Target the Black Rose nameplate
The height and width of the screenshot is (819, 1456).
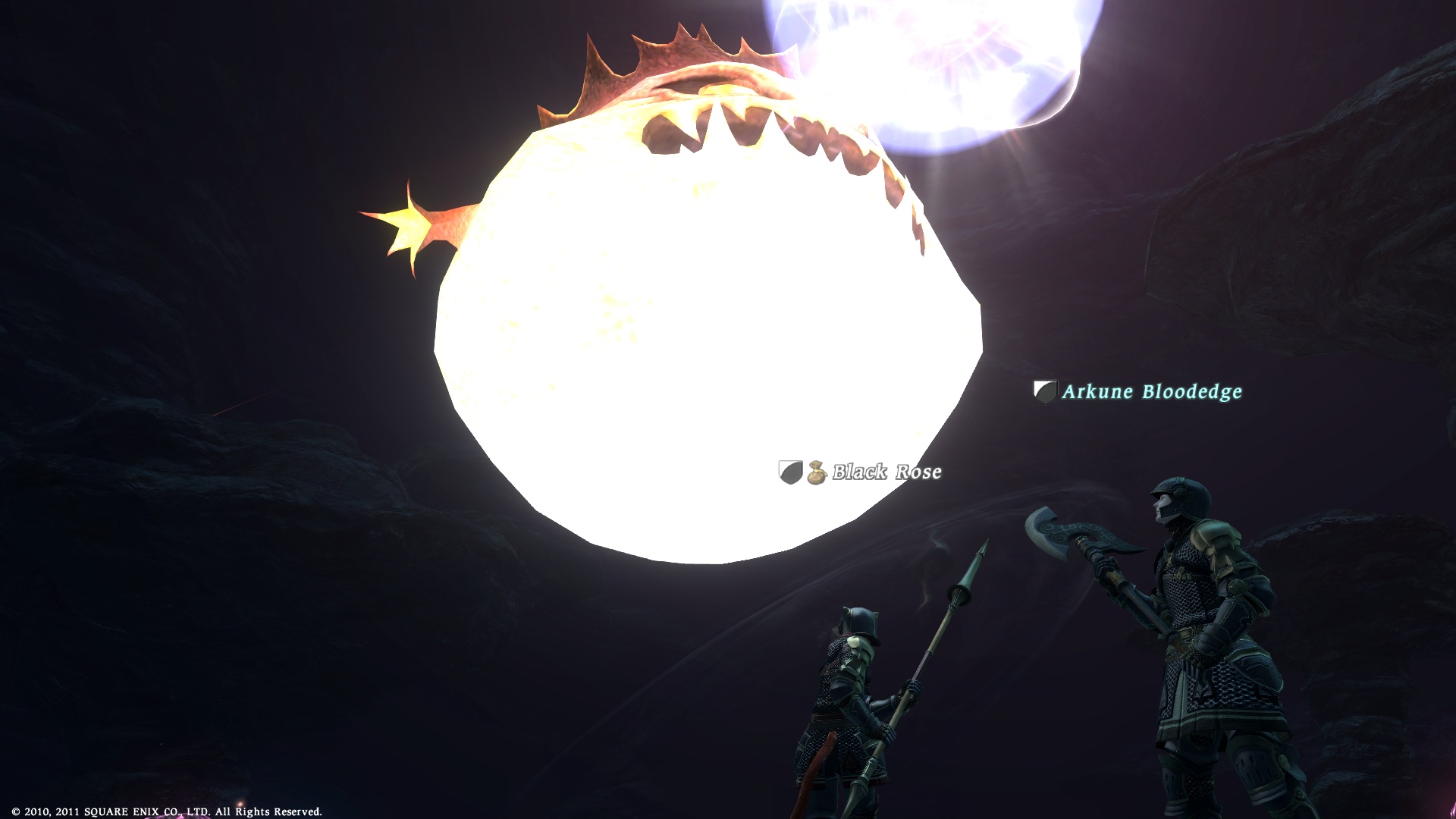(x=886, y=472)
